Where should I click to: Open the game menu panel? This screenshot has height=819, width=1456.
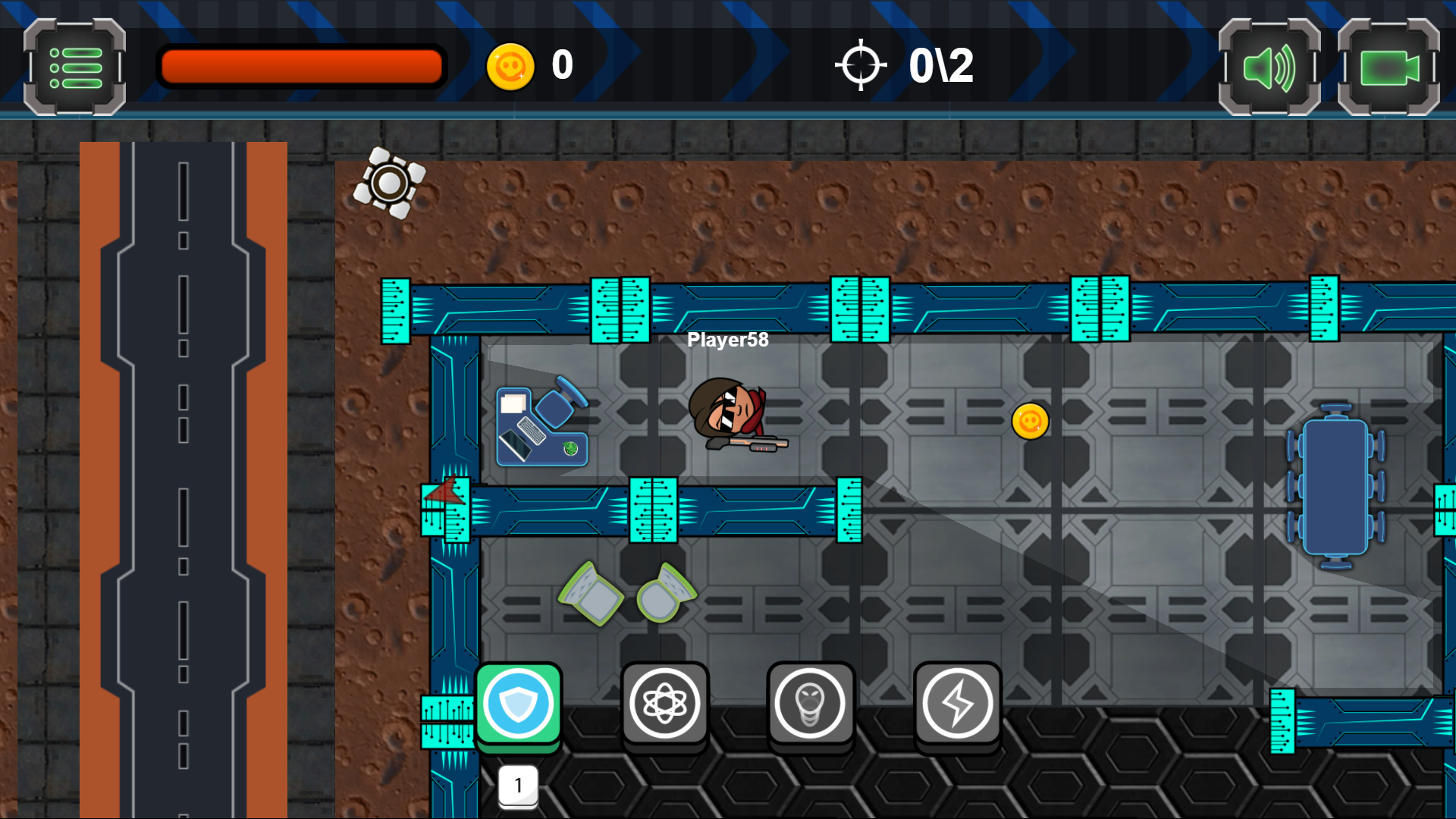pos(74,68)
